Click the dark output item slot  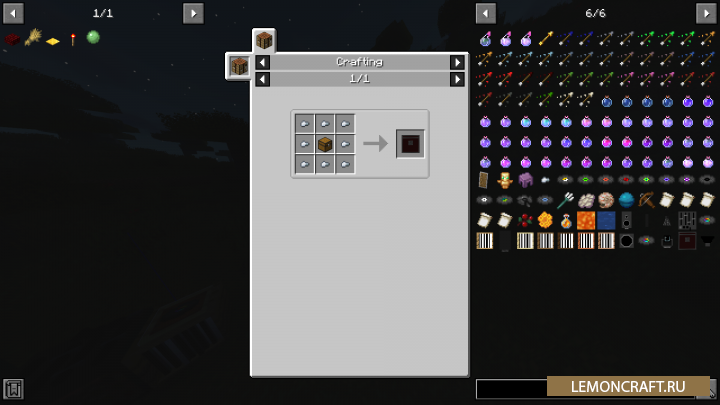pos(410,144)
